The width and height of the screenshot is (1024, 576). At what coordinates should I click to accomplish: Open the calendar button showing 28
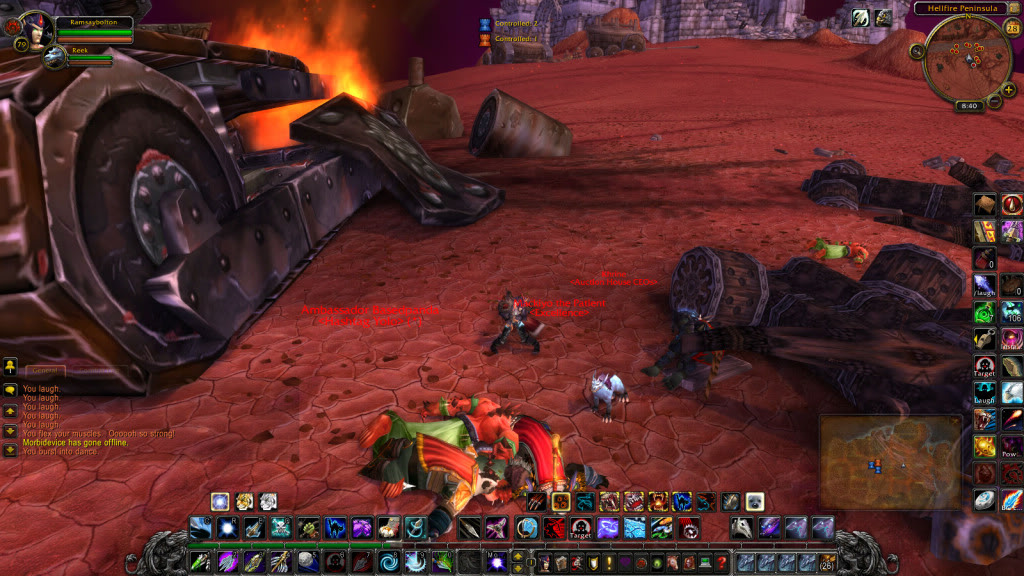click(1011, 27)
